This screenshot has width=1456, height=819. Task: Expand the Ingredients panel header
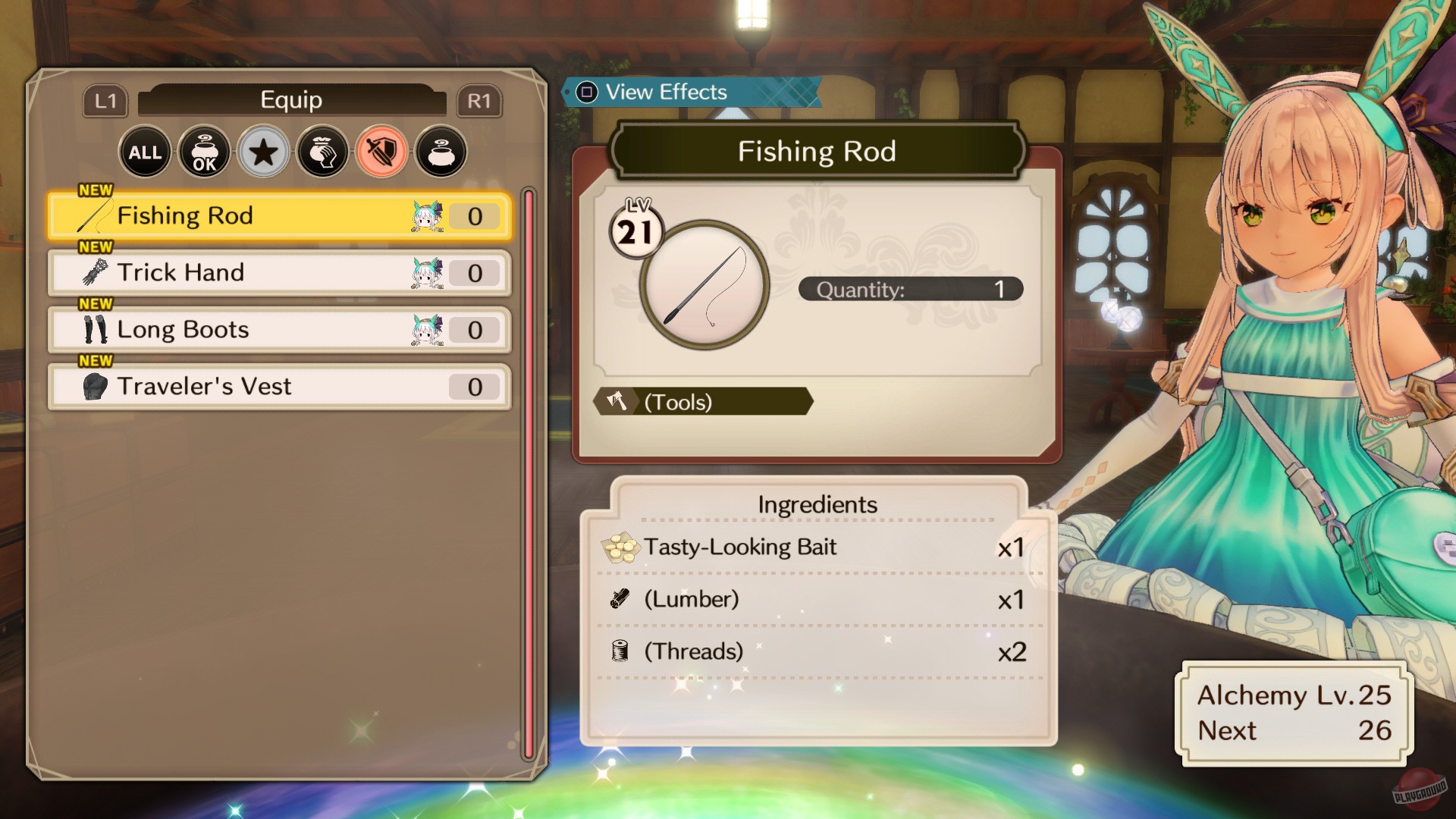pyautogui.click(x=817, y=503)
